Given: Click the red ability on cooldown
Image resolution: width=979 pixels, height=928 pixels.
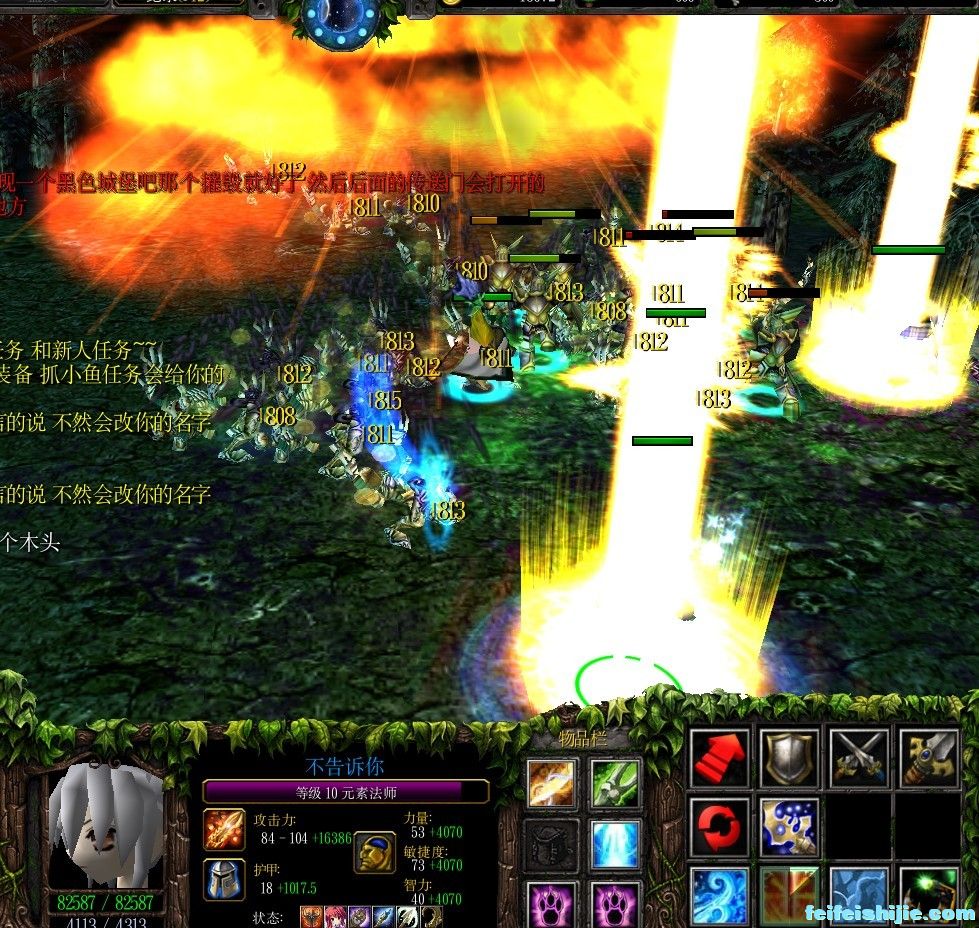Looking at the screenshot, I should tap(789, 895).
